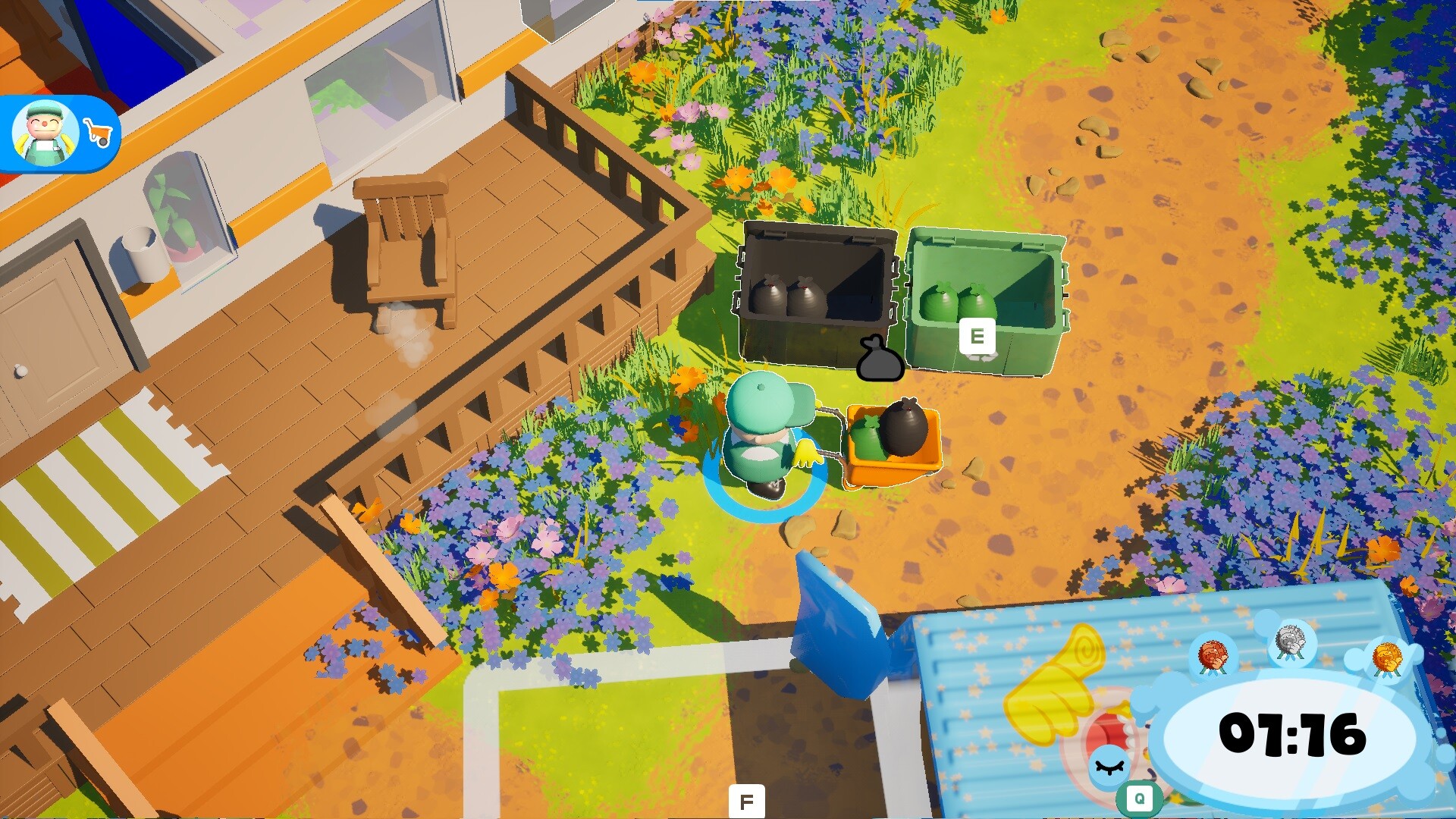The width and height of the screenshot is (1456, 819).
Task: Click the sleepy-face emote icon near Q prompt
Action: click(1110, 767)
